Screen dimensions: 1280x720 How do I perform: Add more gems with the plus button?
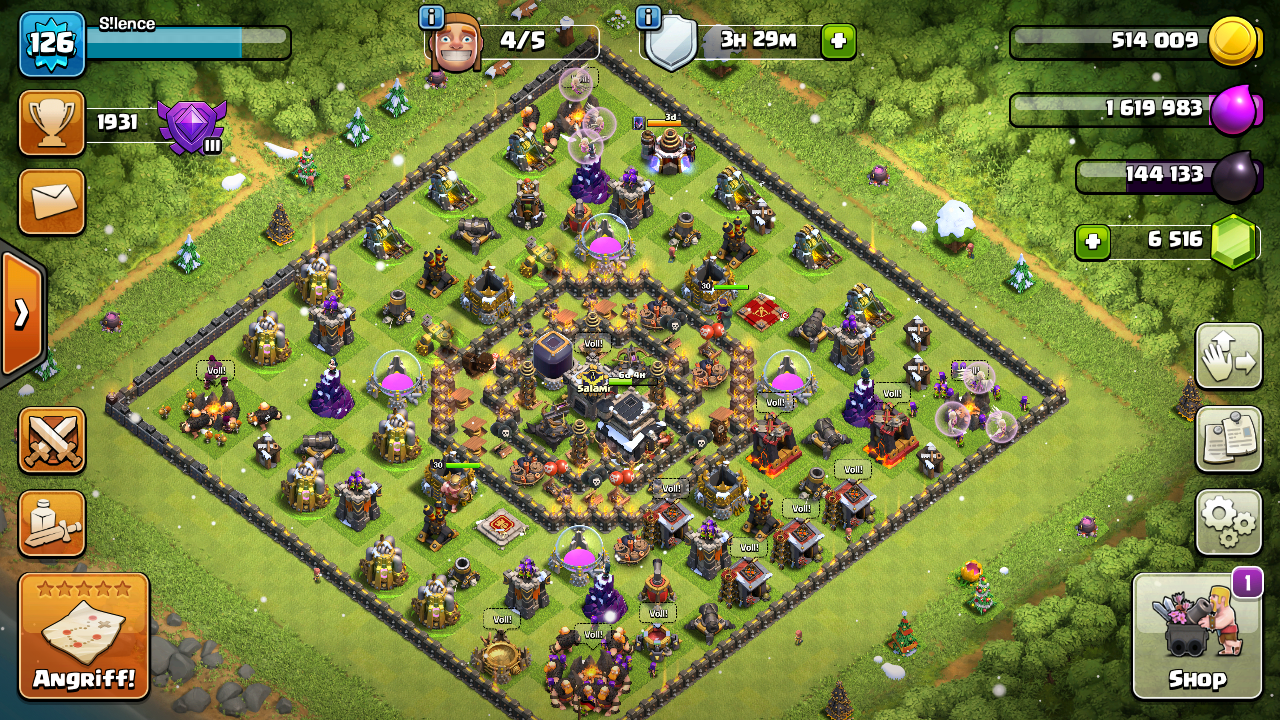click(x=1093, y=241)
